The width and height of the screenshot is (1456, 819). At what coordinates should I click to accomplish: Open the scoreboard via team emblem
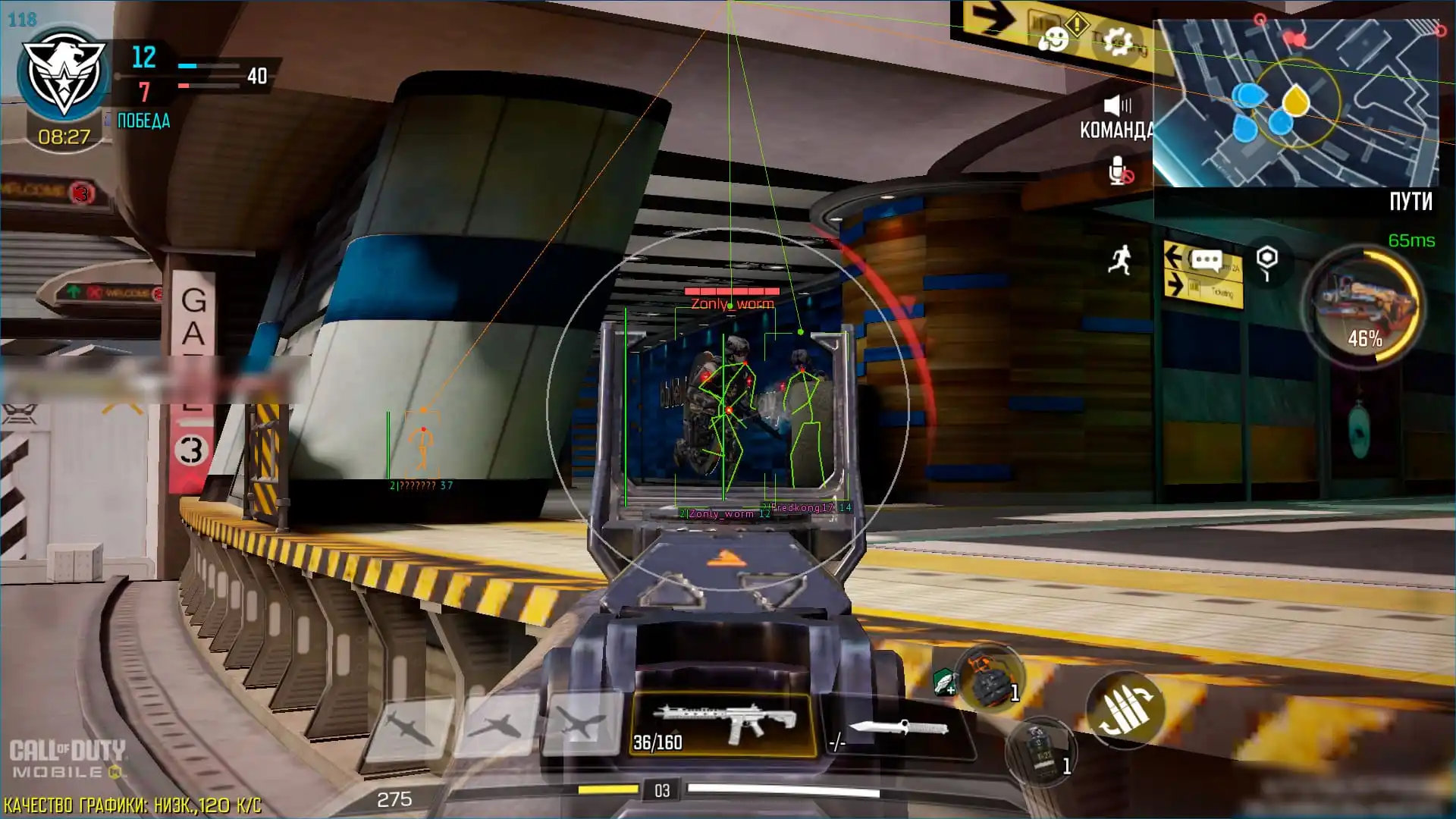click(x=63, y=76)
